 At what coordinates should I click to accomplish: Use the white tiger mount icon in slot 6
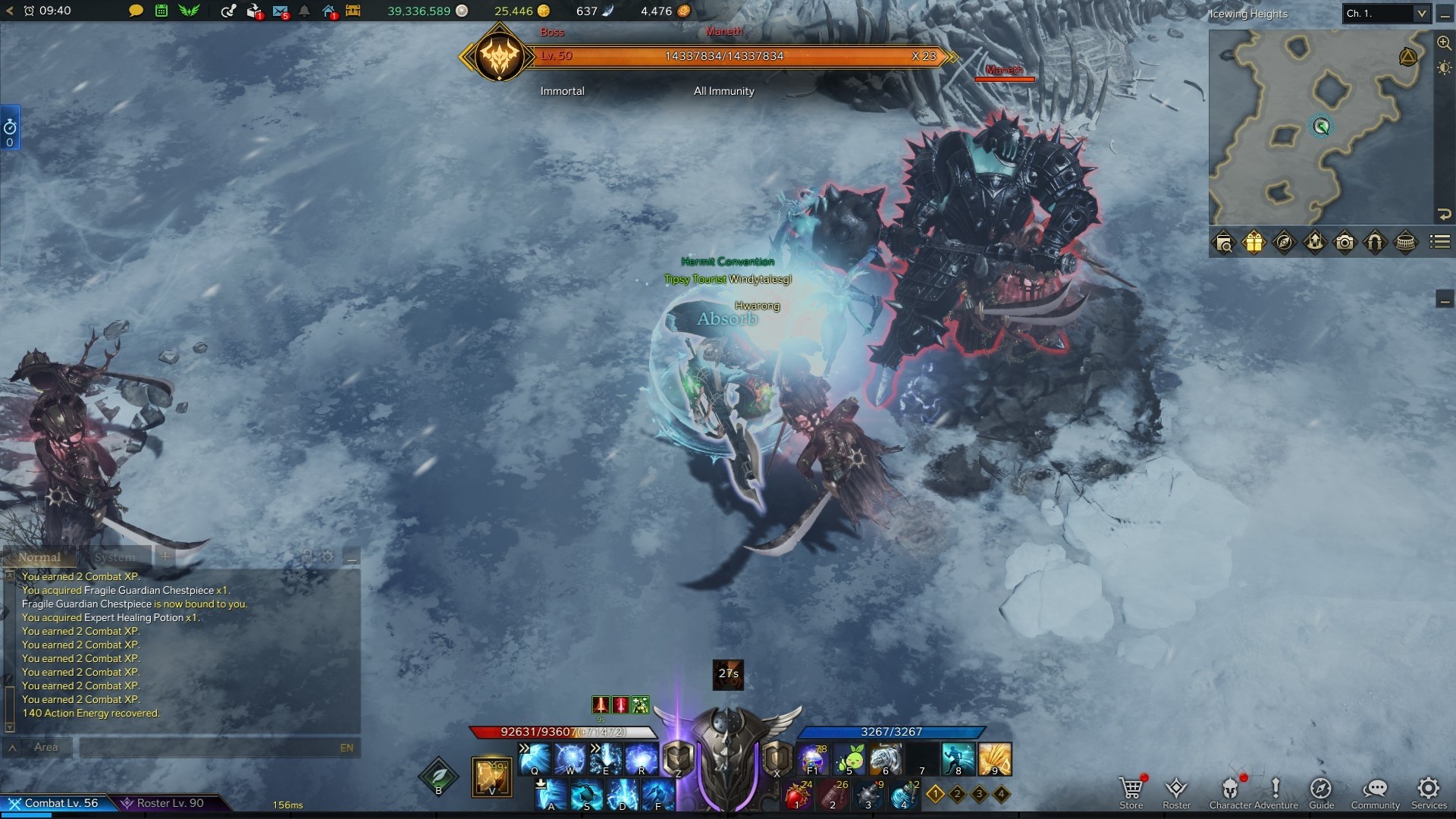pos(885,758)
